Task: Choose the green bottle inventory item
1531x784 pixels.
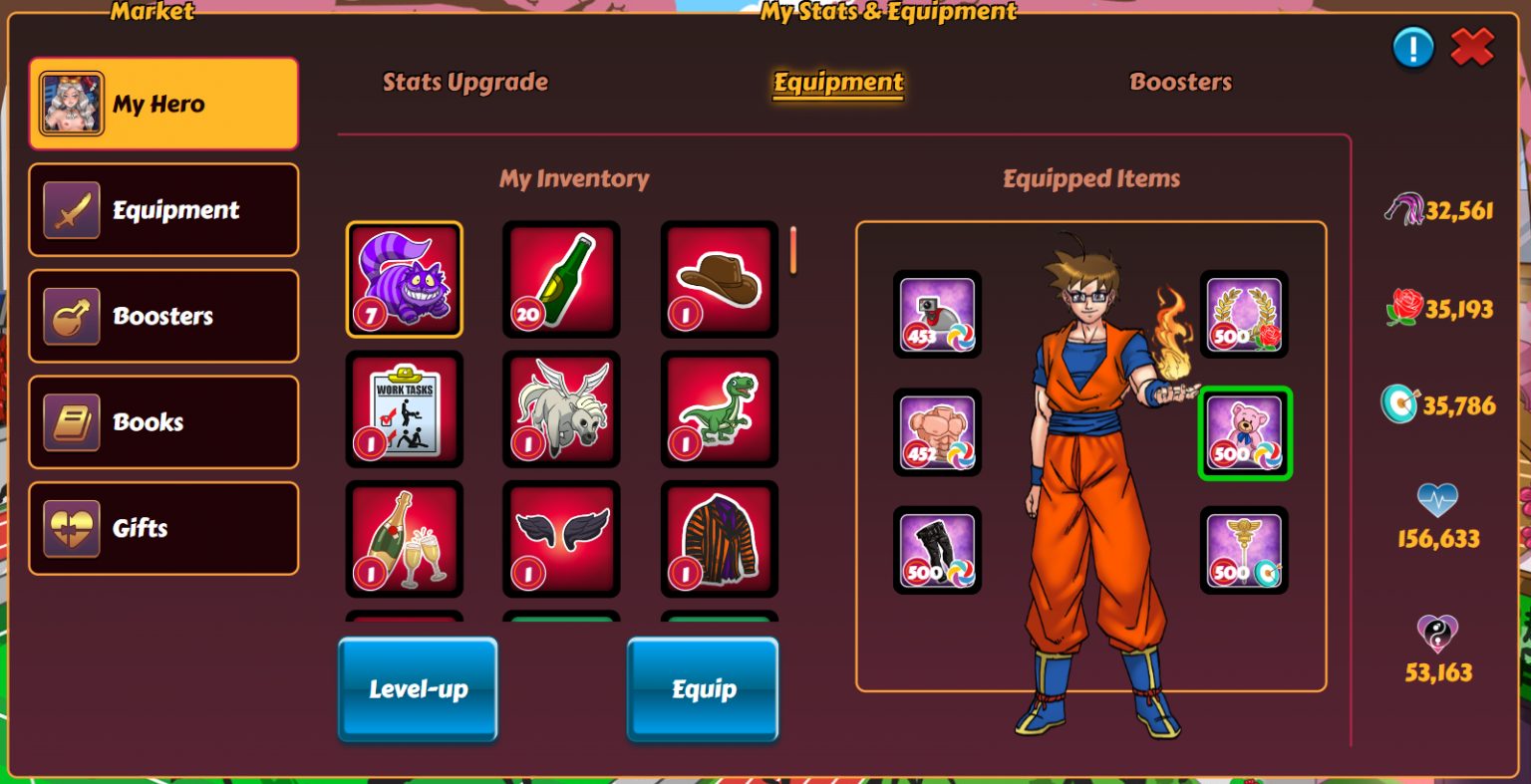Action: click(561, 280)
